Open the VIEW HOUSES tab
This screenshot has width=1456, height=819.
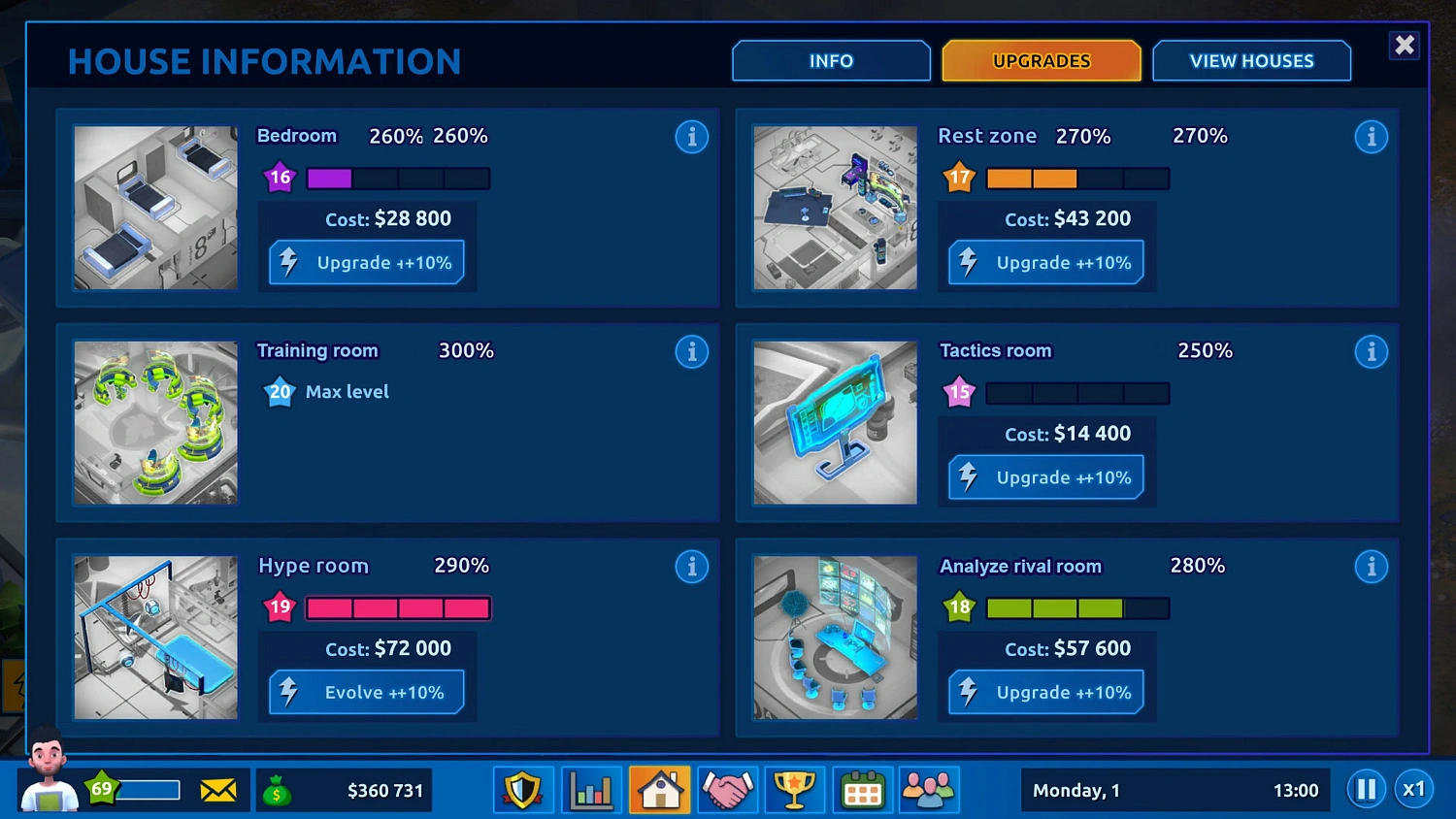click(1251, 60)
